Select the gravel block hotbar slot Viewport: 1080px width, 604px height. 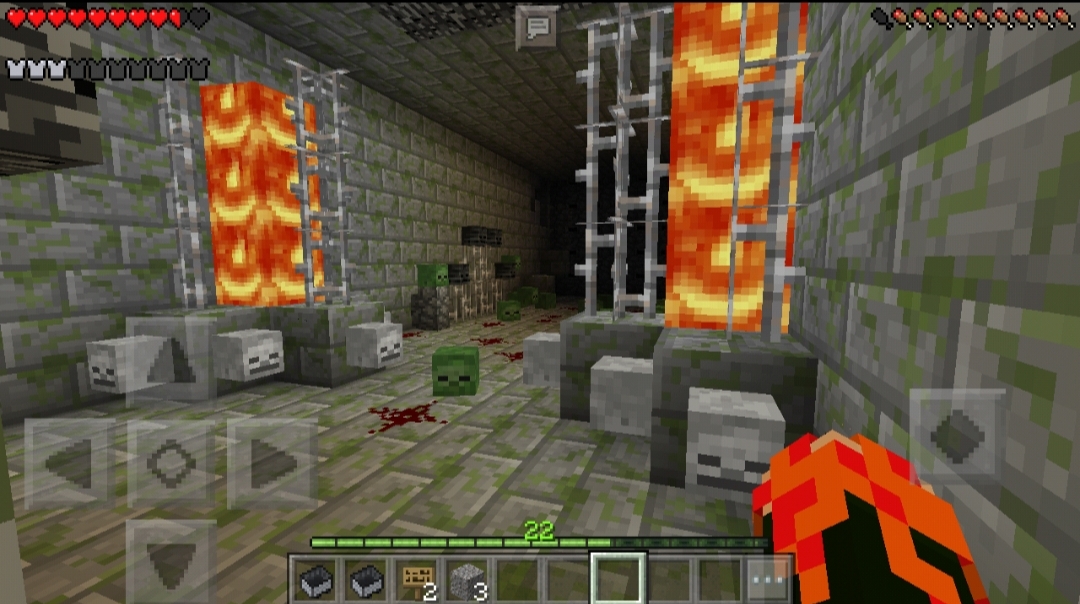click(467, 579)
